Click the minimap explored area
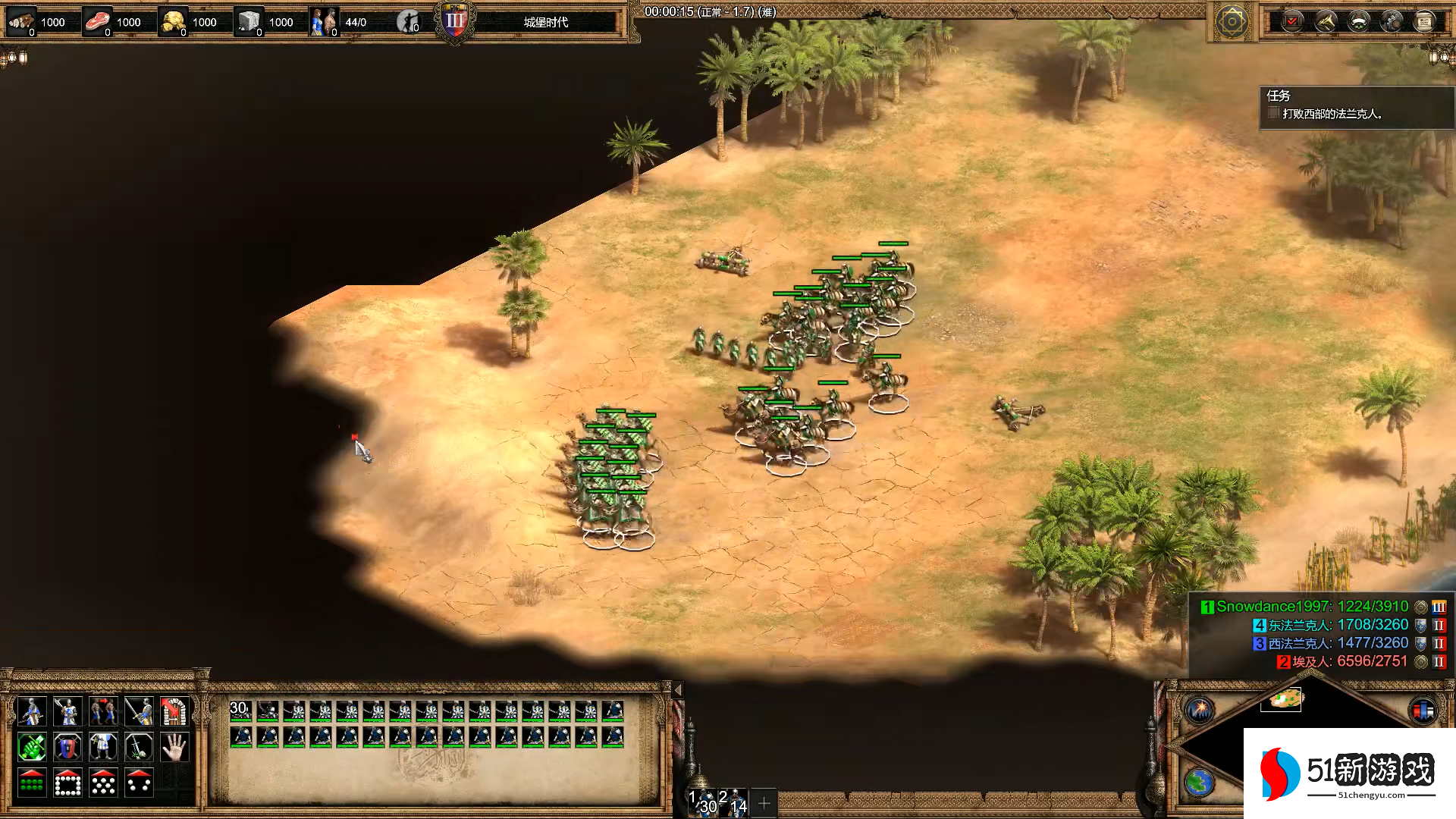Viewport: 1456px width, 819px height. (x=1282, y=698)
